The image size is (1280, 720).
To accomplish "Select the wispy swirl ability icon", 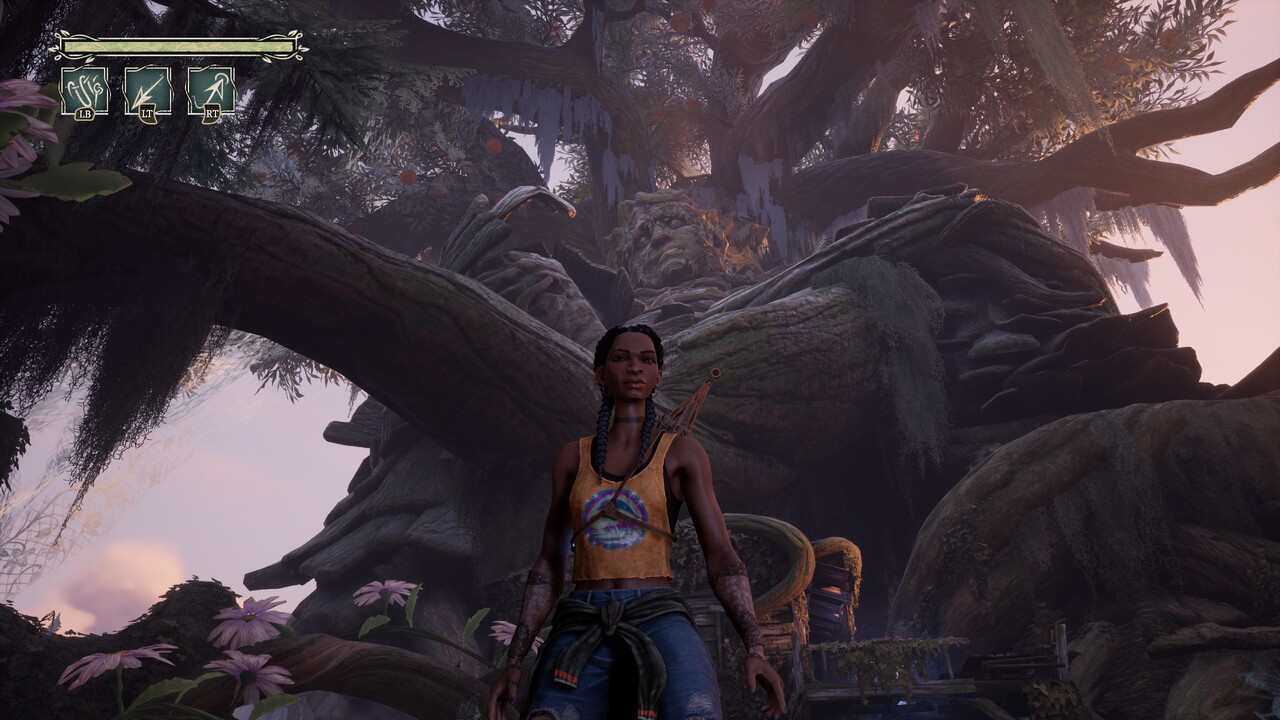I will coord(84,89).
